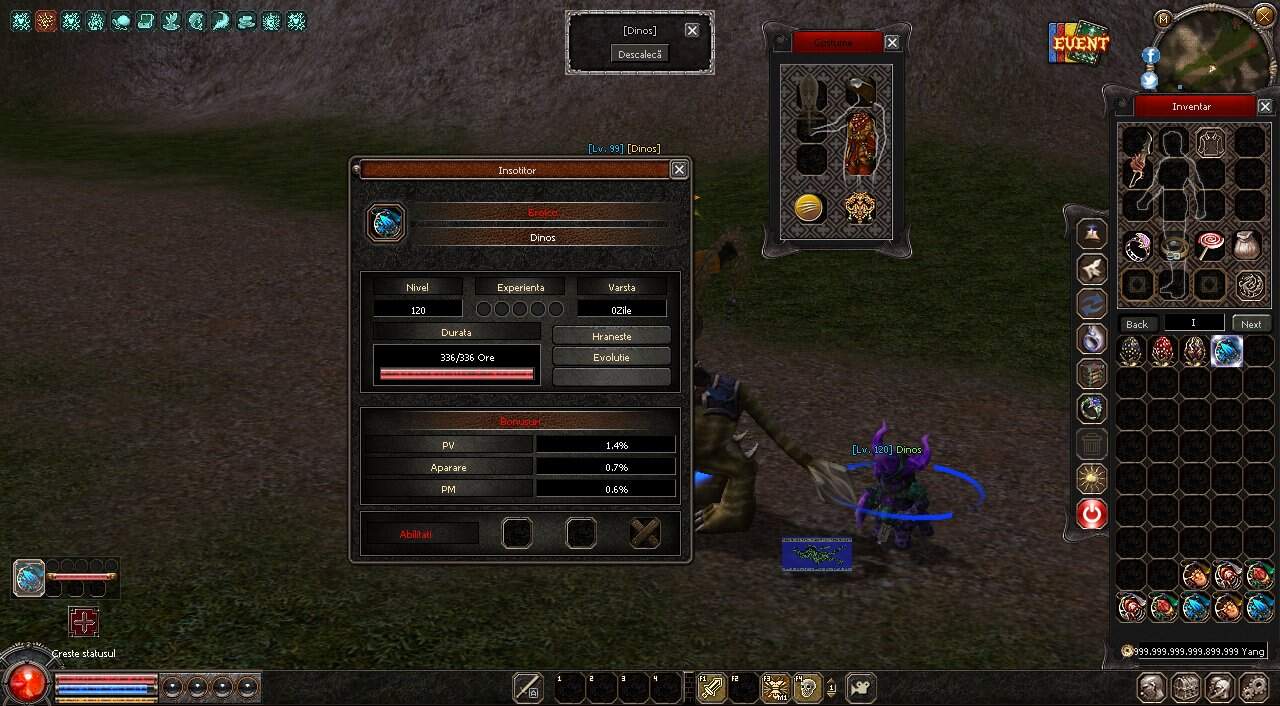
Task: Click the Hraneste feed button
Action: click(611, 336)
